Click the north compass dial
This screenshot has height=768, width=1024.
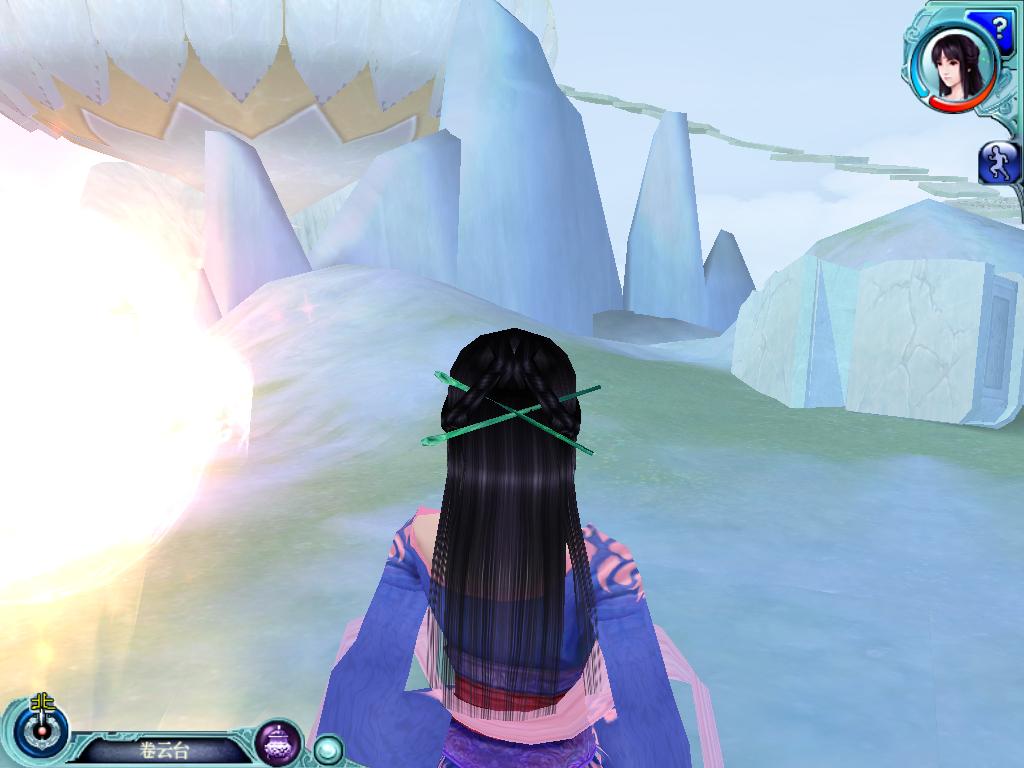pyautogui.click(x=41, y=731)
